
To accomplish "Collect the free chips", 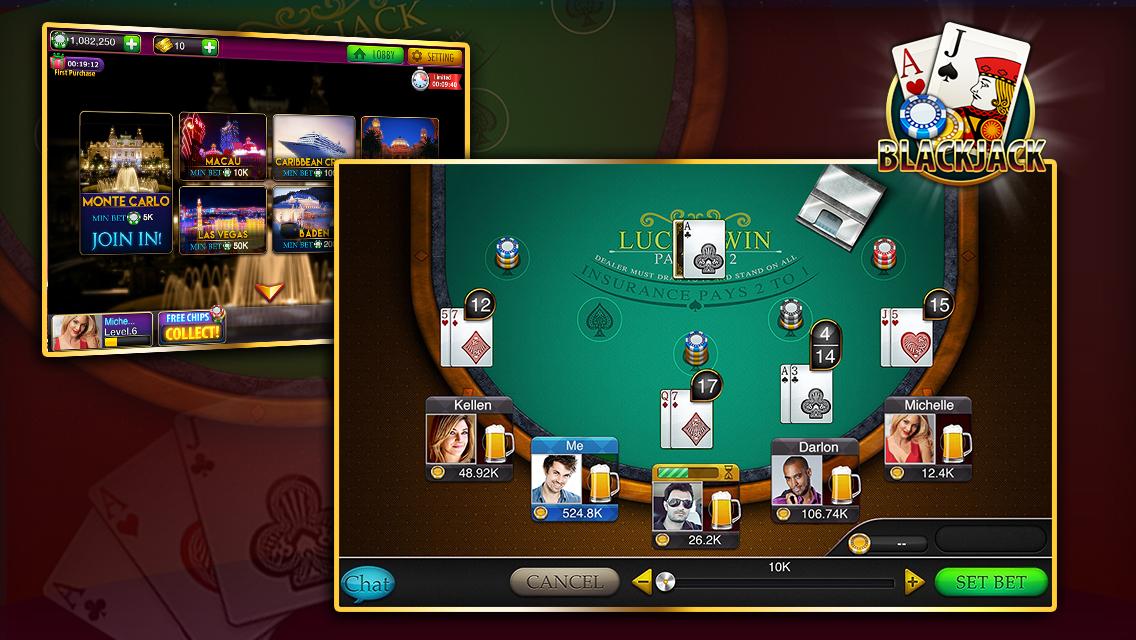I will pos(190,327).
